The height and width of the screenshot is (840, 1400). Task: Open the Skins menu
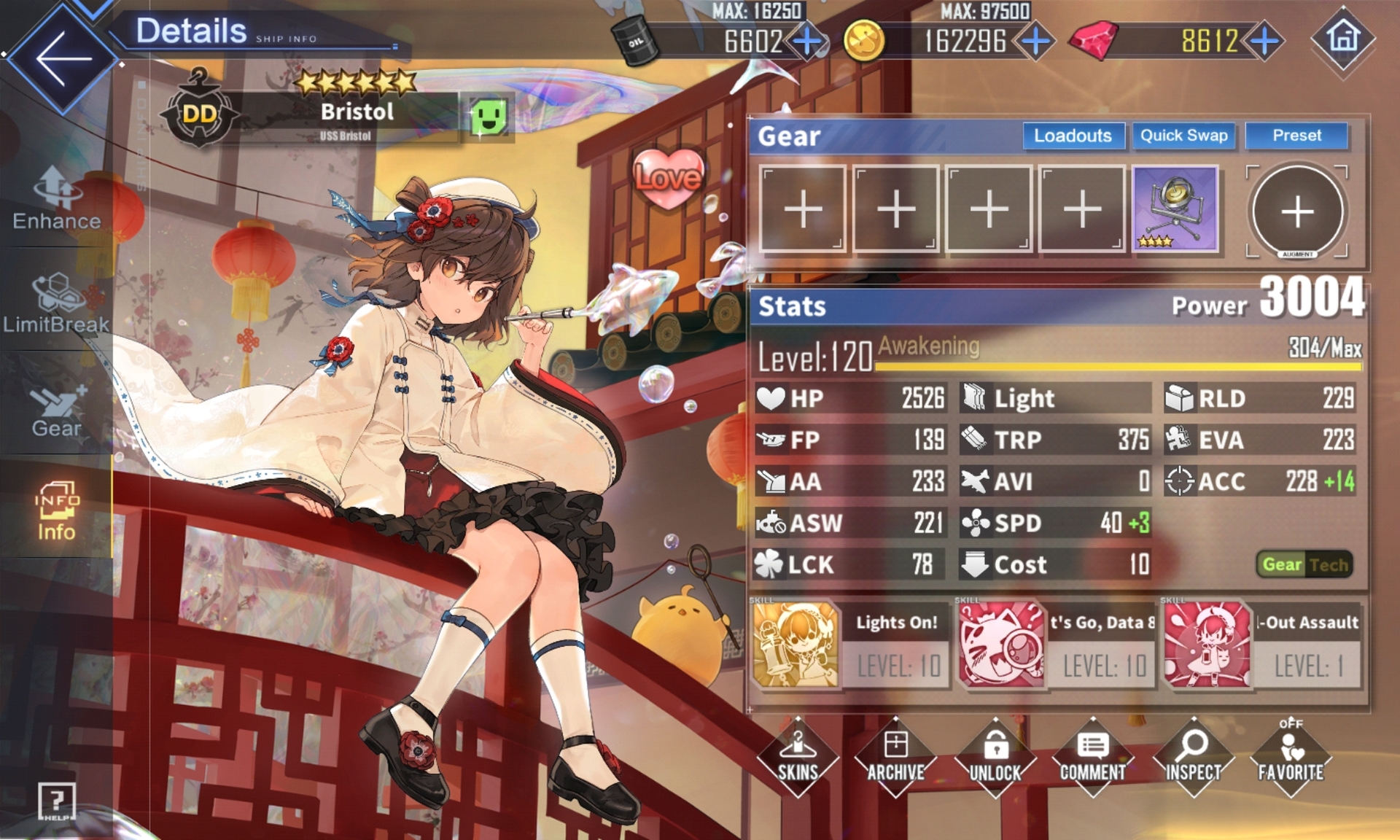(798, 757)
